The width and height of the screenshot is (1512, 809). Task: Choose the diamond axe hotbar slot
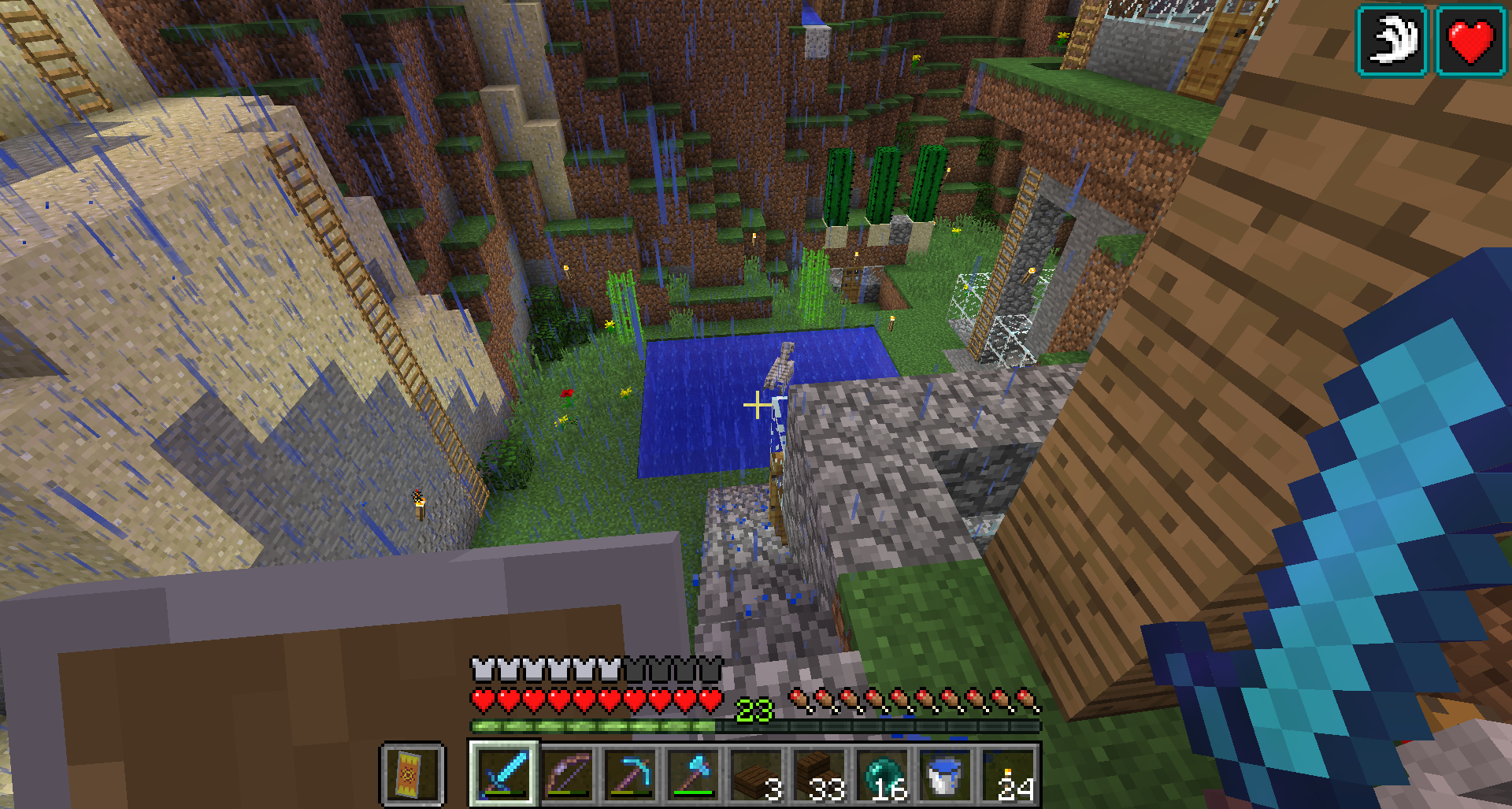[693, 774]
